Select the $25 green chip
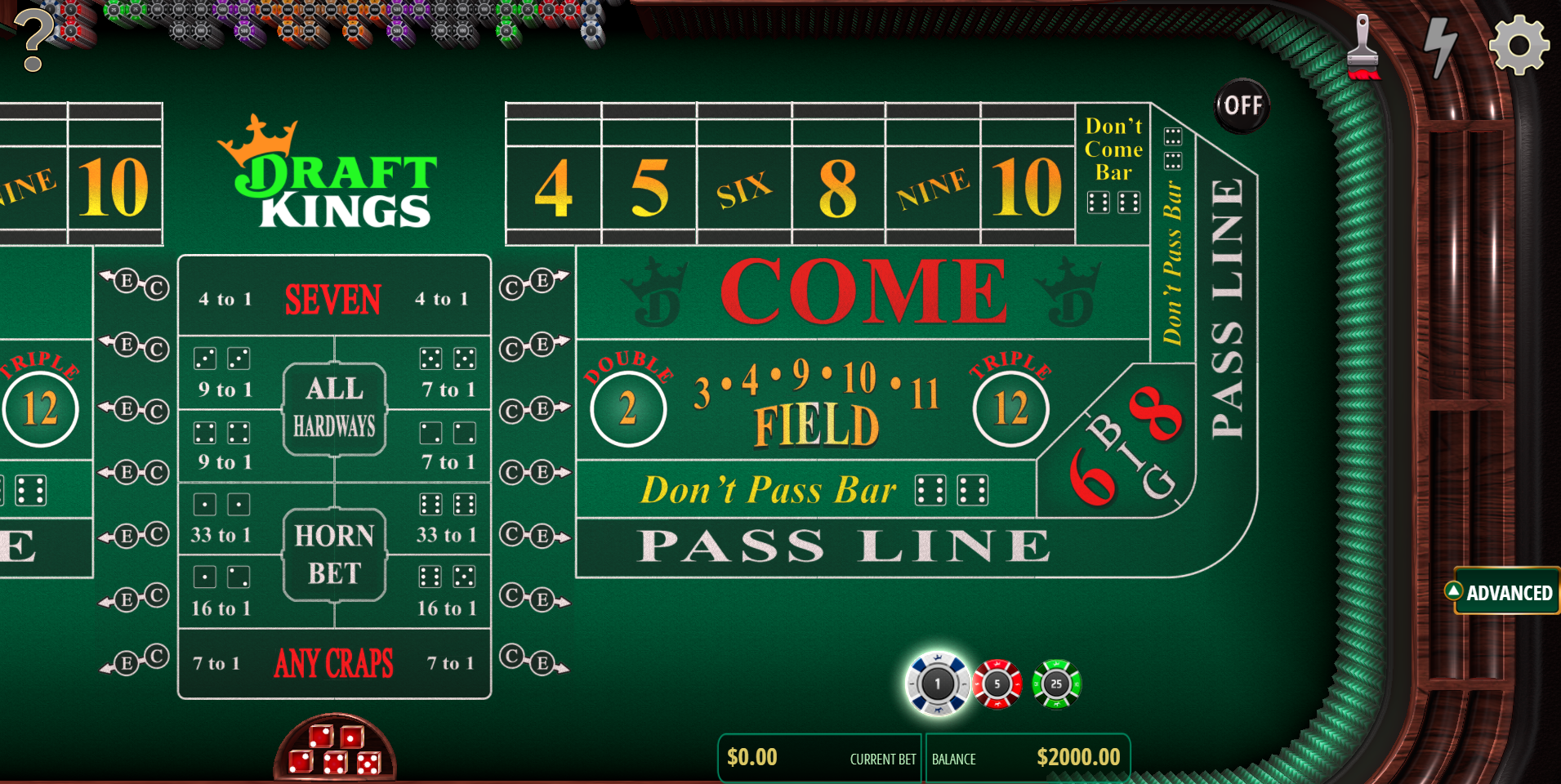The image size is (1561, 784). point(1055,685)
